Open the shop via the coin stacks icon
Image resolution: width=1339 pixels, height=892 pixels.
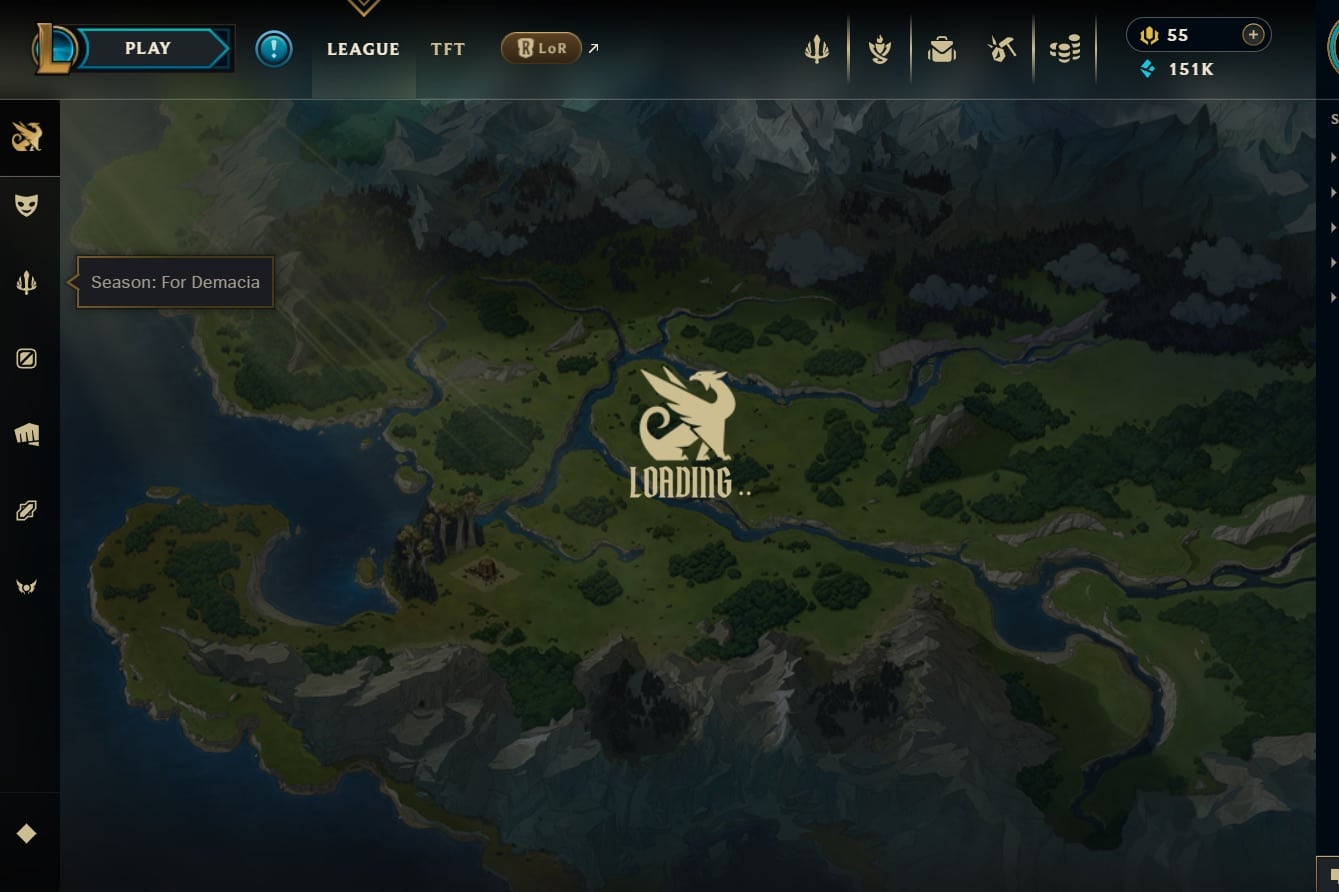1065,48
